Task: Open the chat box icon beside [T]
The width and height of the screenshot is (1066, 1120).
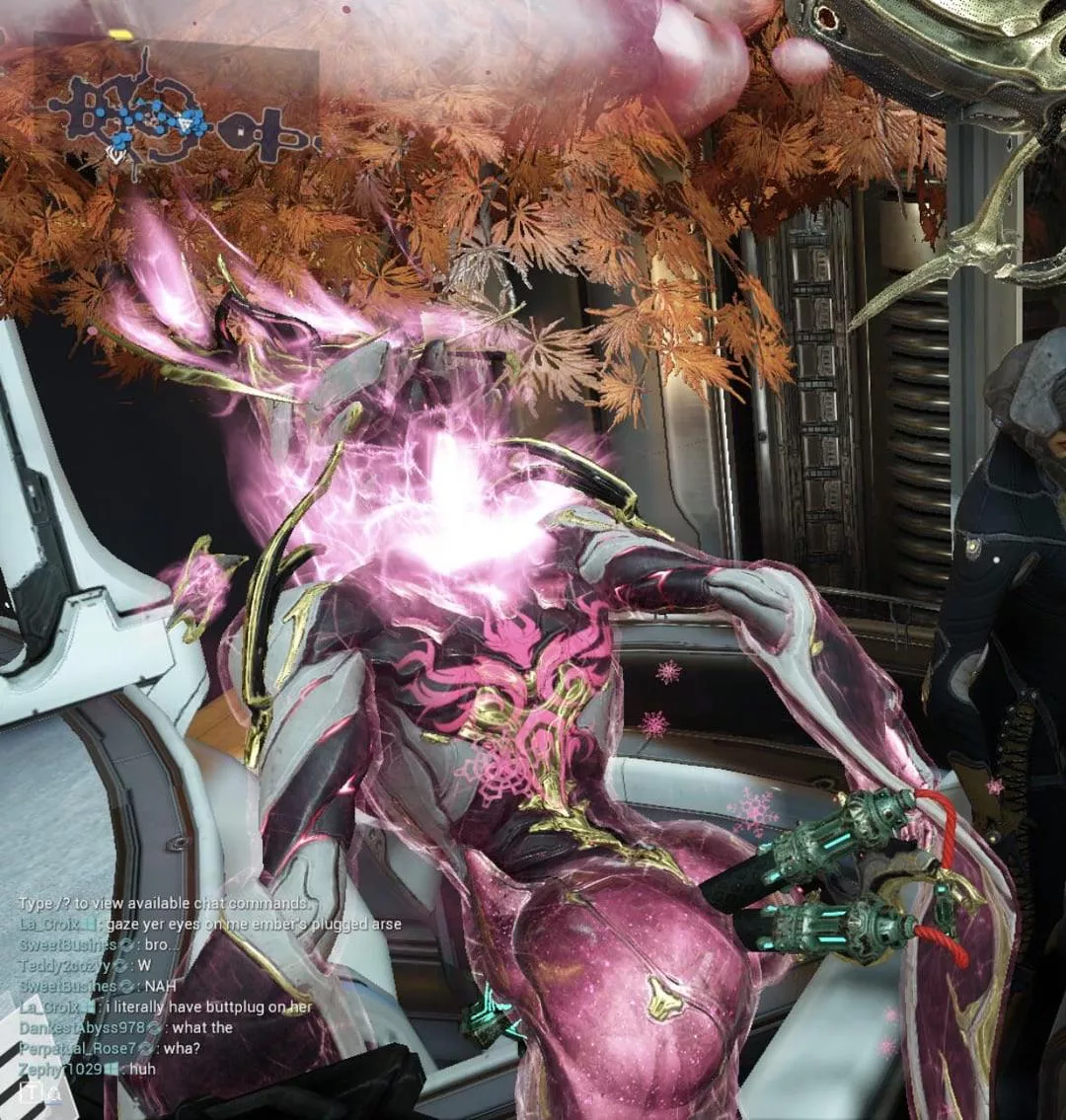Action: pos(54,1093)
